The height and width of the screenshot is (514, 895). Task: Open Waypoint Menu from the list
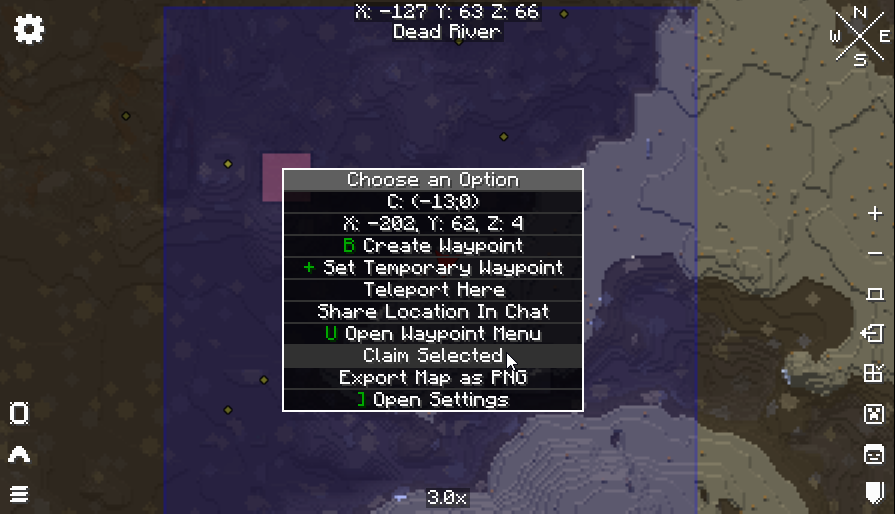coord(433,334)
